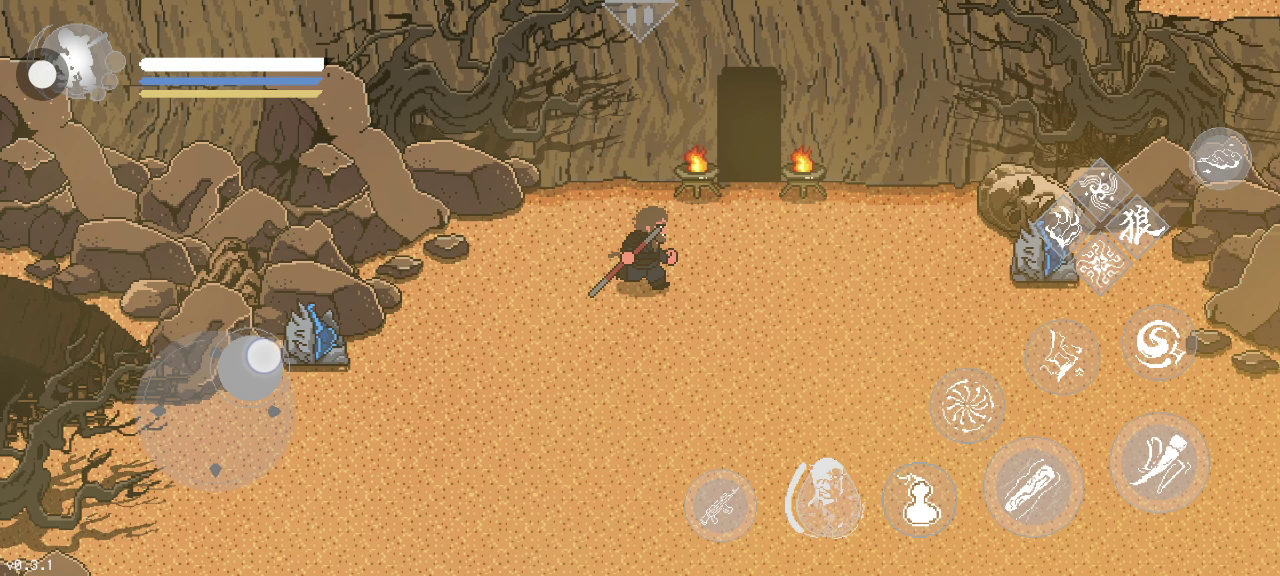Use the horn-shaped heavy attack button

coord(1159,462)
